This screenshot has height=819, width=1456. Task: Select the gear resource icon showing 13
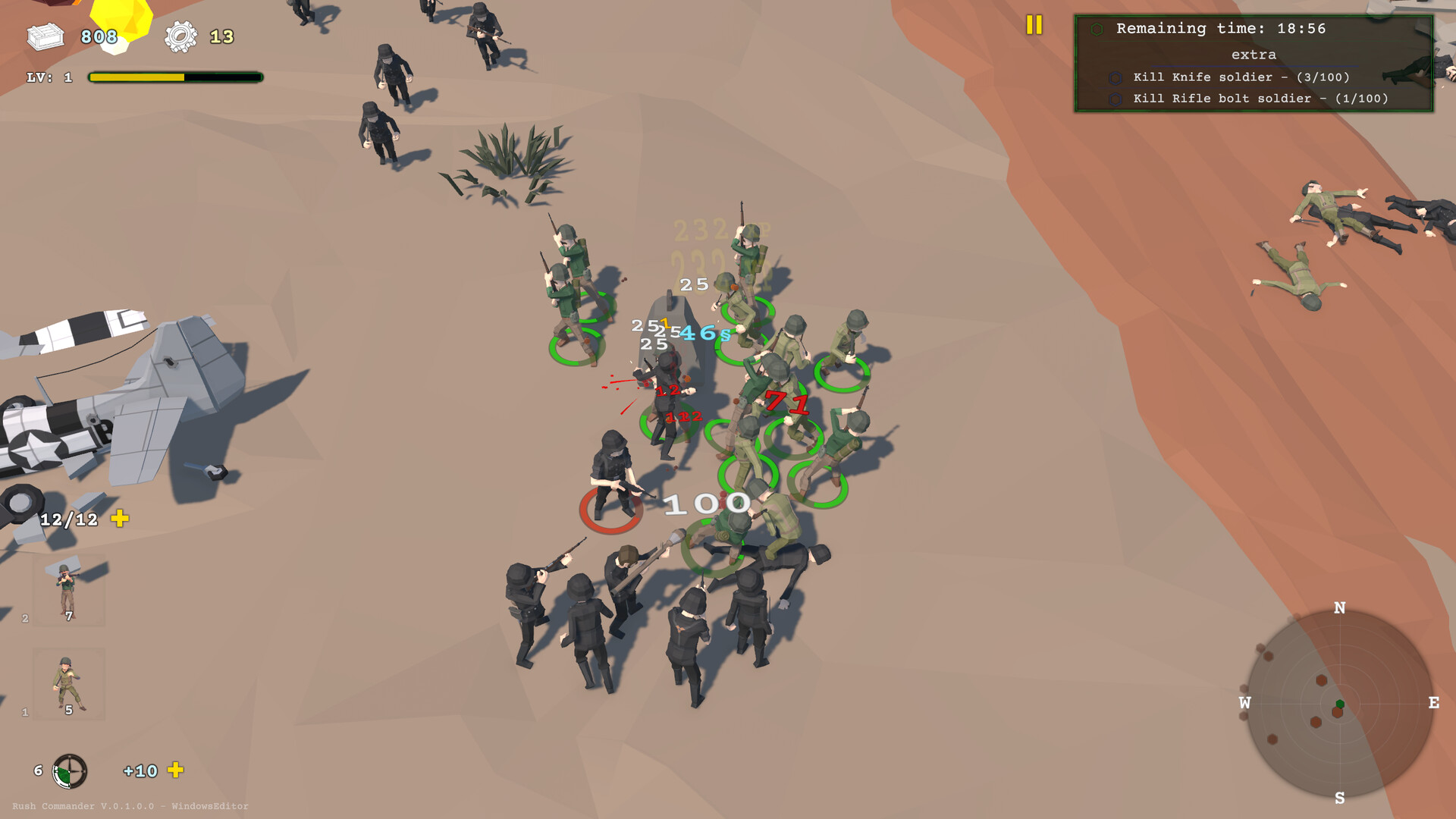tap(180, 34)
